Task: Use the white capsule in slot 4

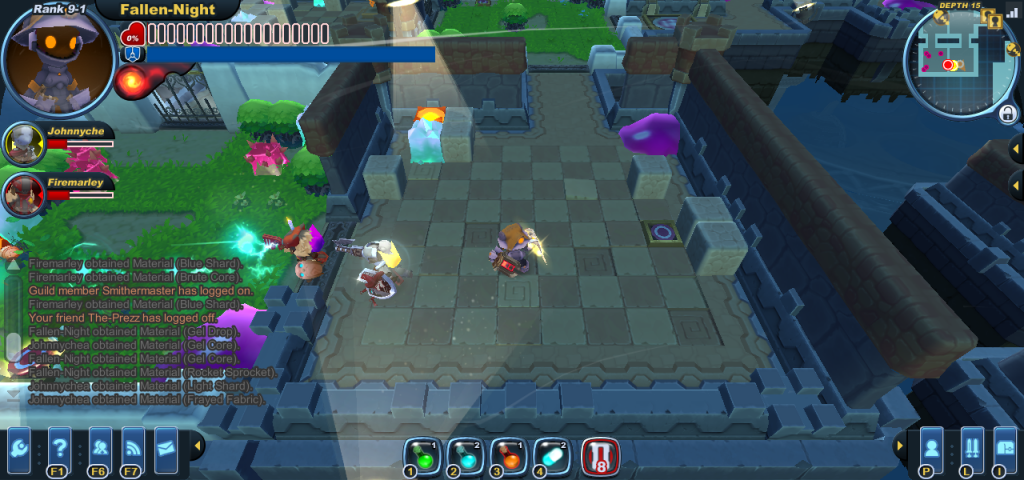Action: (550, 456)
